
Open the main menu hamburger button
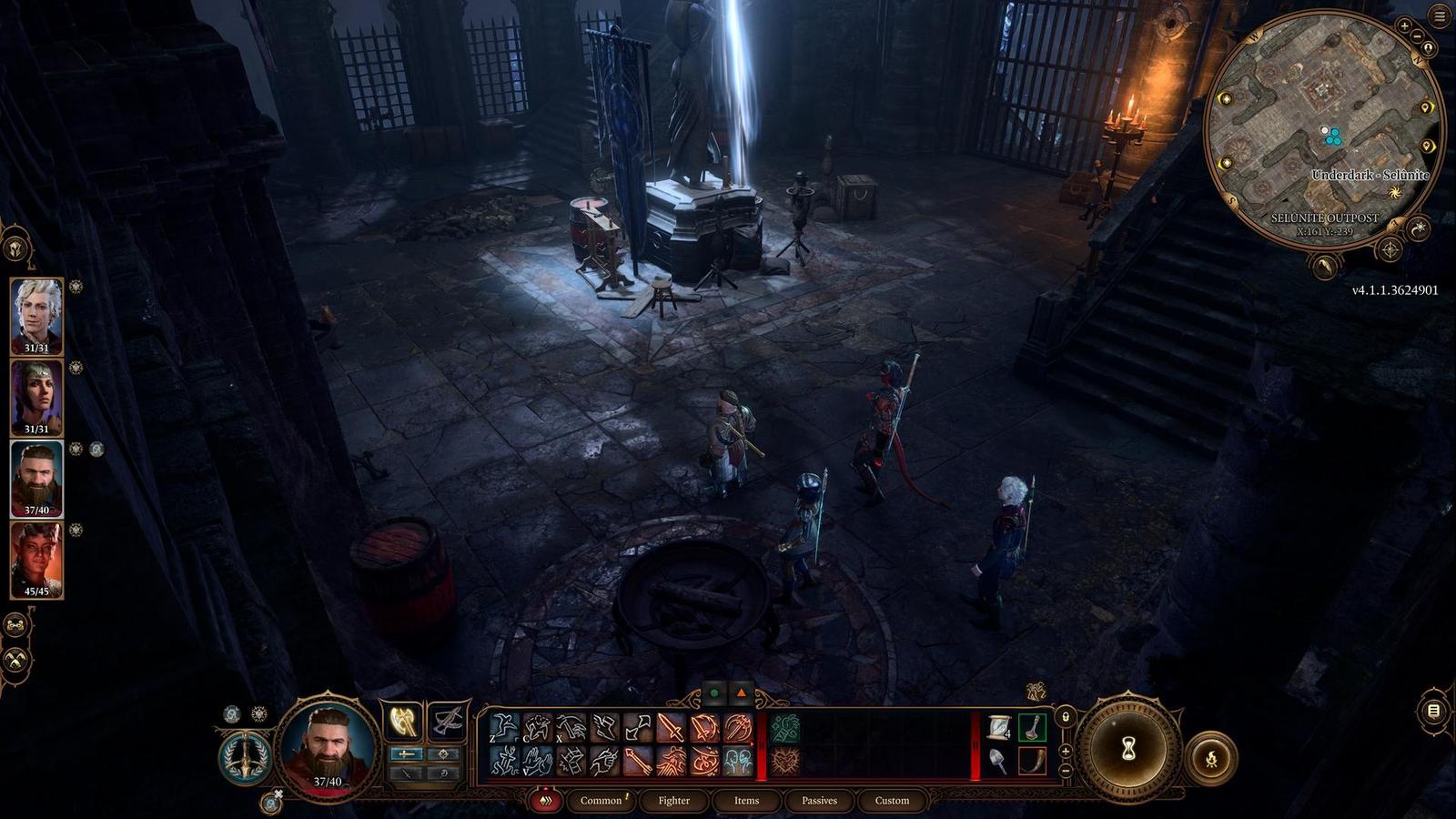coord(1439,15)
